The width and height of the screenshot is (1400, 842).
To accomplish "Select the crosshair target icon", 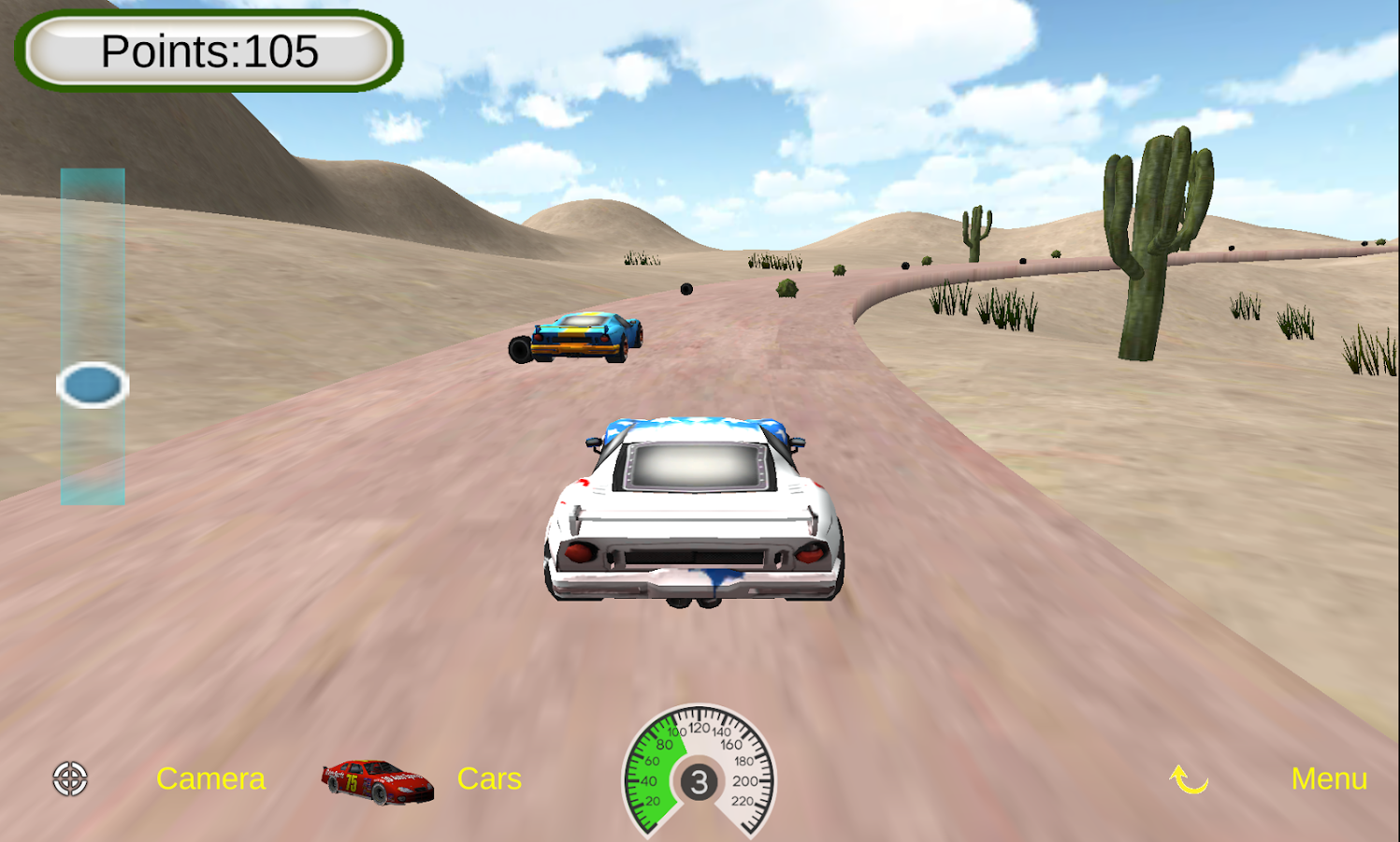I will pos(70,778).
